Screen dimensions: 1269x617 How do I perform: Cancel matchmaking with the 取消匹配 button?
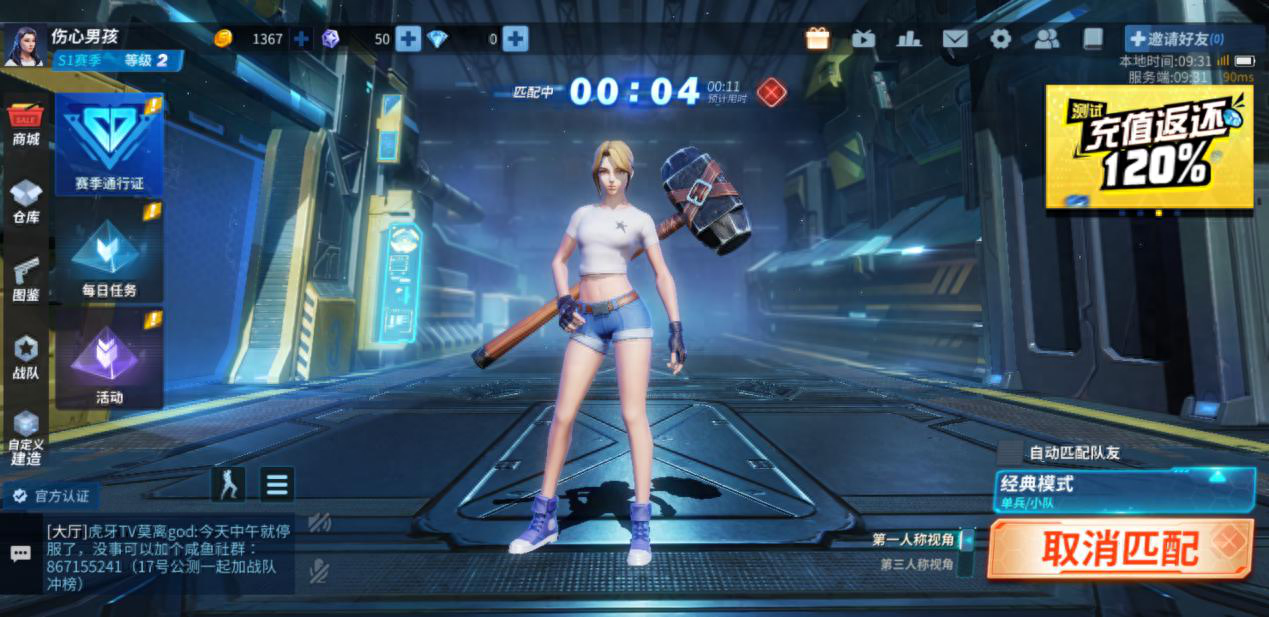tap(1119, 548)
